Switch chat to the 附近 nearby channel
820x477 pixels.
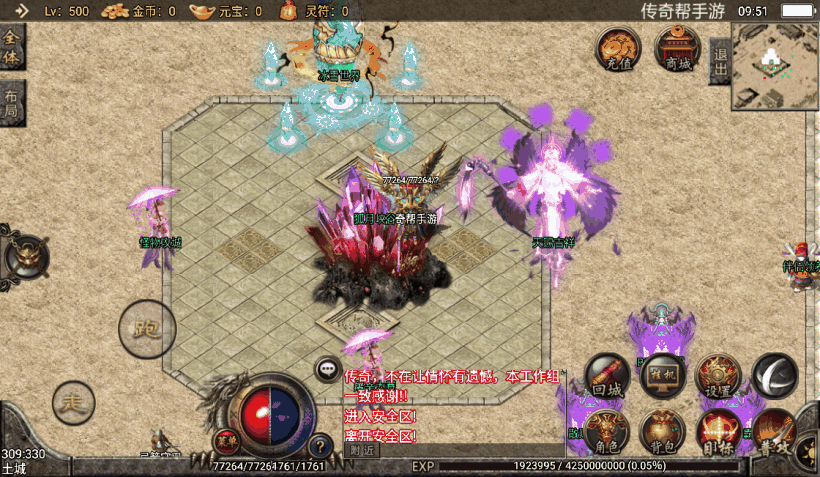tap(363, 451)
